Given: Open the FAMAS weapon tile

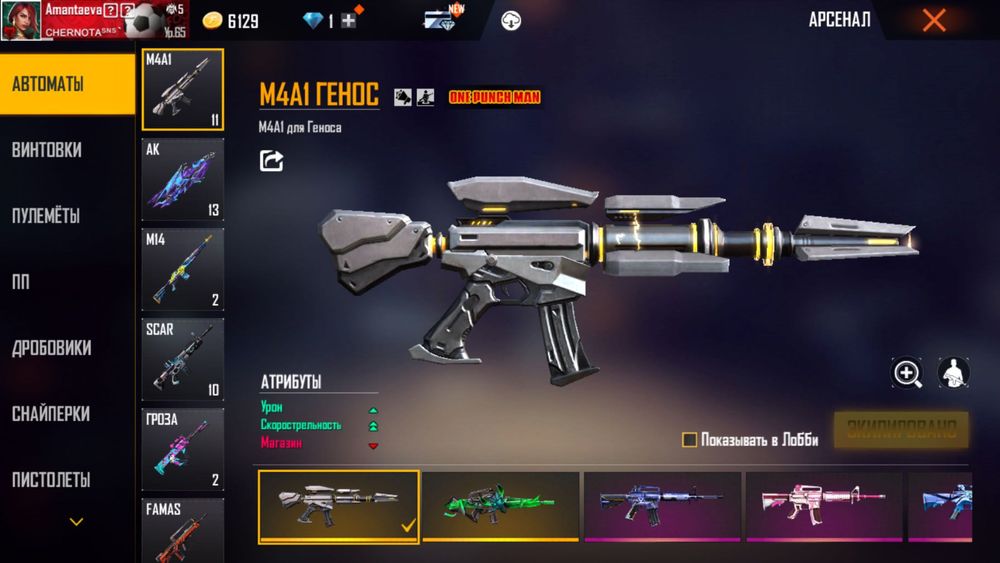Looking at the screenshot, I should coord(182,530).
